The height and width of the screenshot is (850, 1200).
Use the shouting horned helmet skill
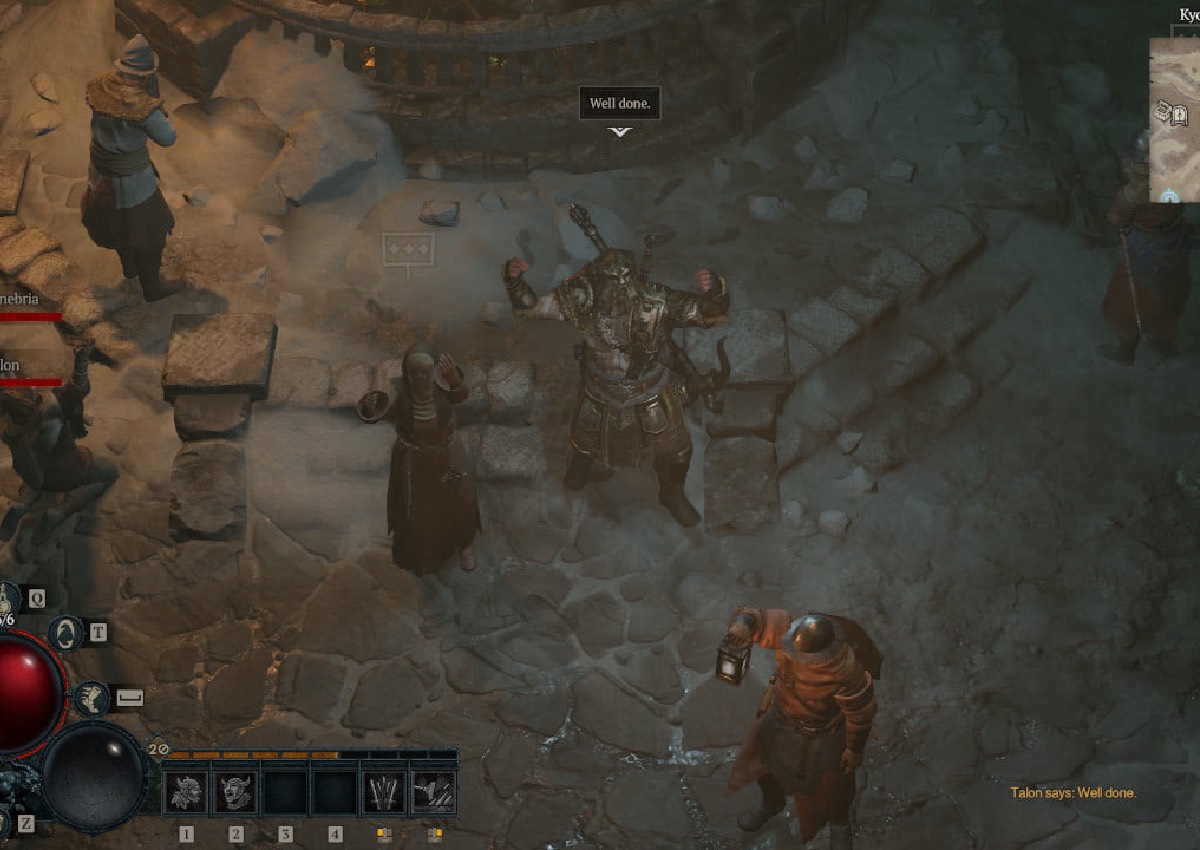236,793
